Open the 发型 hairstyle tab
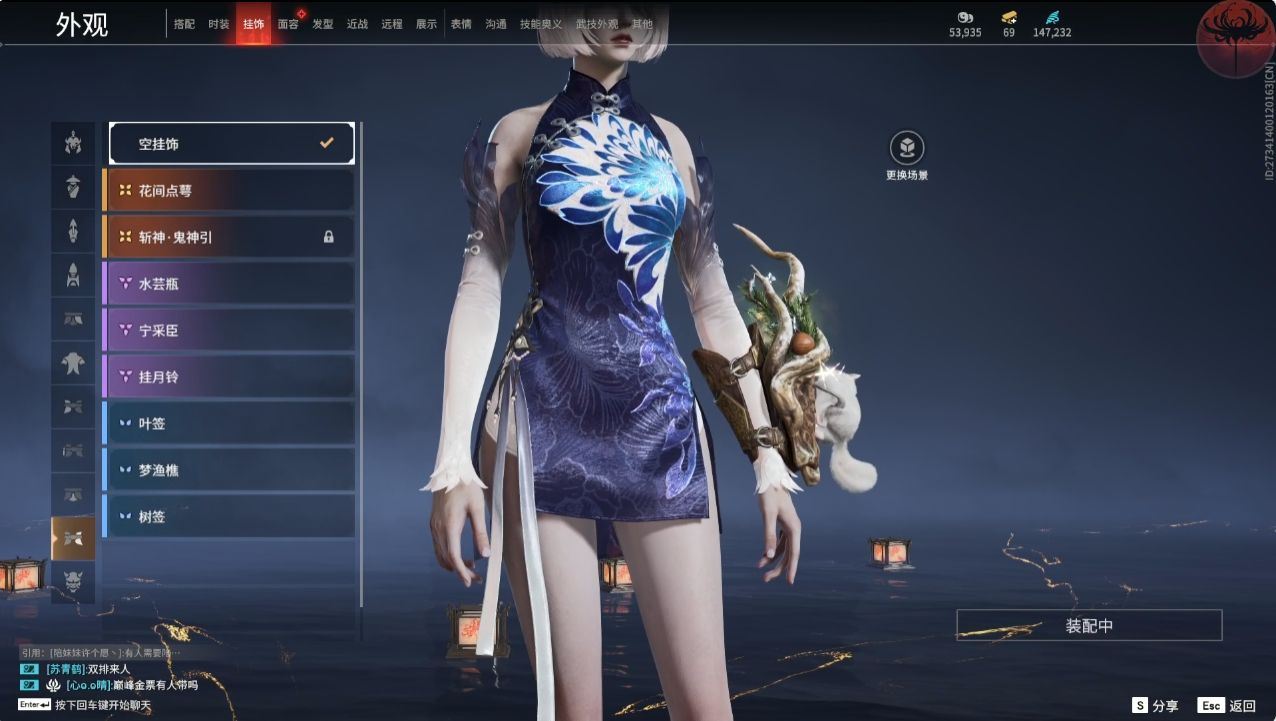 [x=322, y=24]
